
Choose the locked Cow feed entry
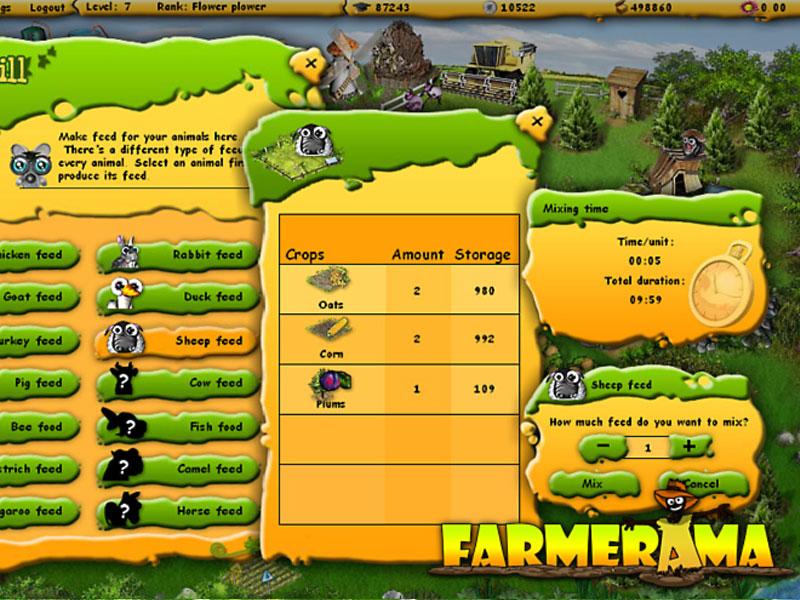click(x=178, y=383)
